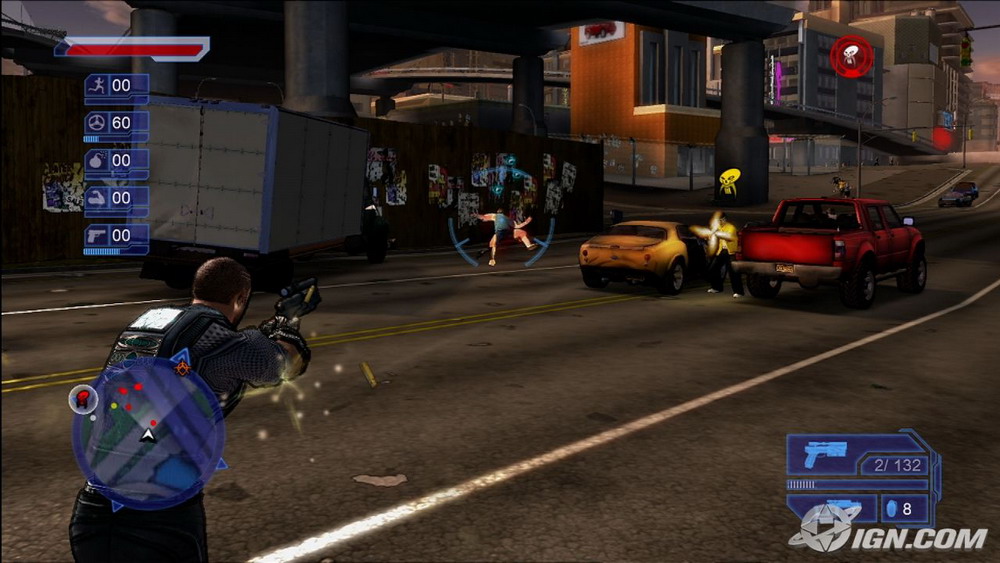Select the Firearms pistol skill icon
1000x563 pixels.
click(x=97, y=236)
